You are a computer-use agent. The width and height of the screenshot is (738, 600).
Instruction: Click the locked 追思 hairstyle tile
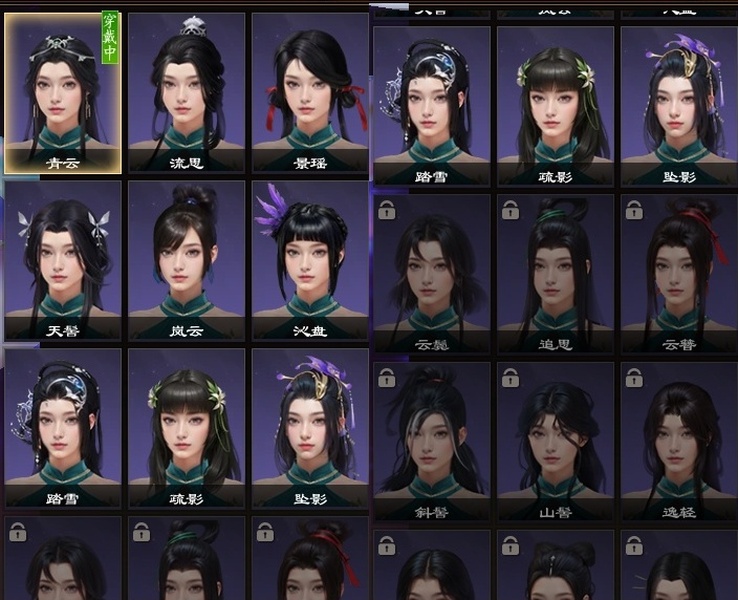(x=556, y=272)
